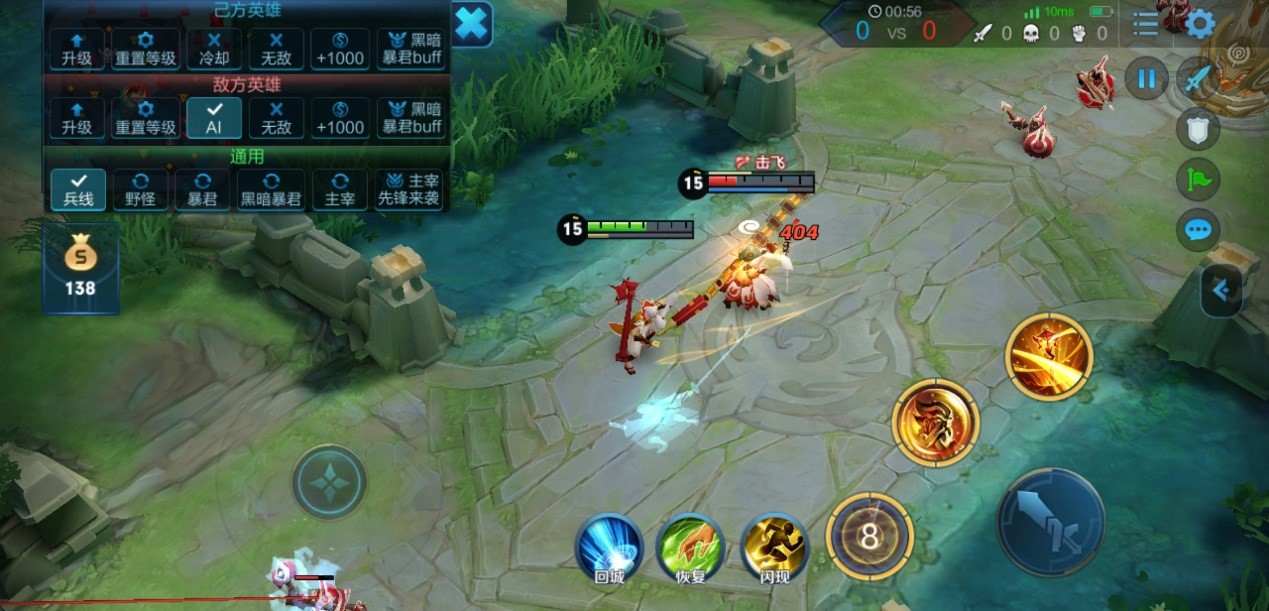1269x611 pixels.
Task: Open settings with the gear icon
Action: click(1200, 24)
